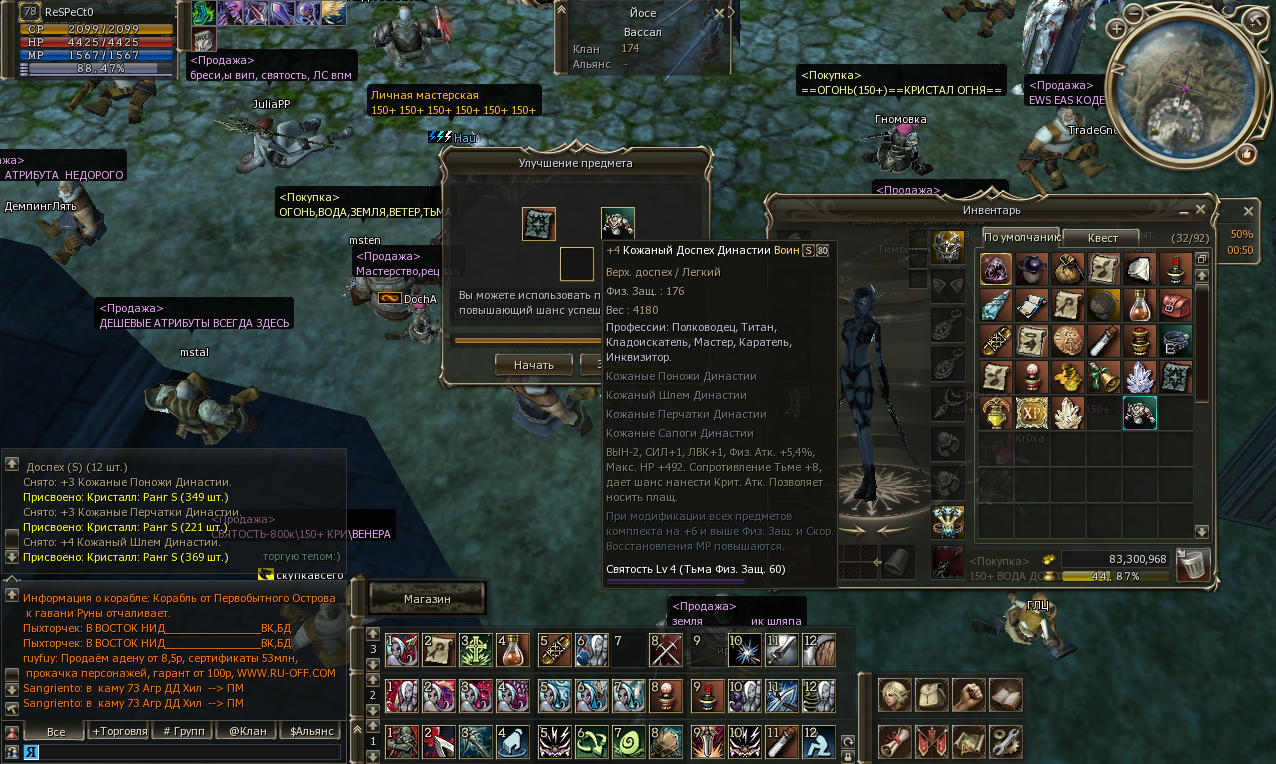Click the inventory trash can
This screenshot has height=764, width=1276.
[1192, 565]
